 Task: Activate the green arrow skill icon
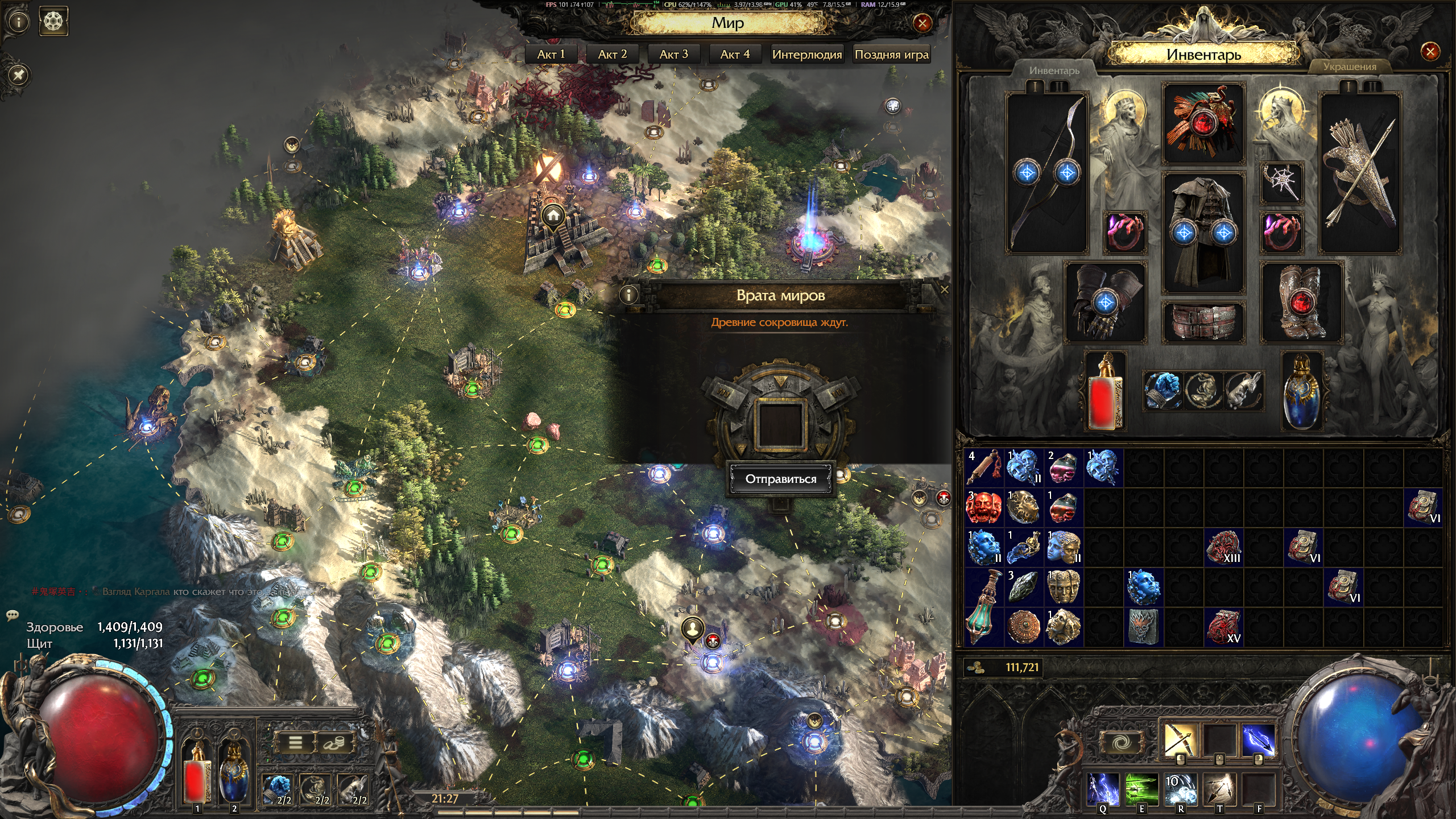[1141, 789]
